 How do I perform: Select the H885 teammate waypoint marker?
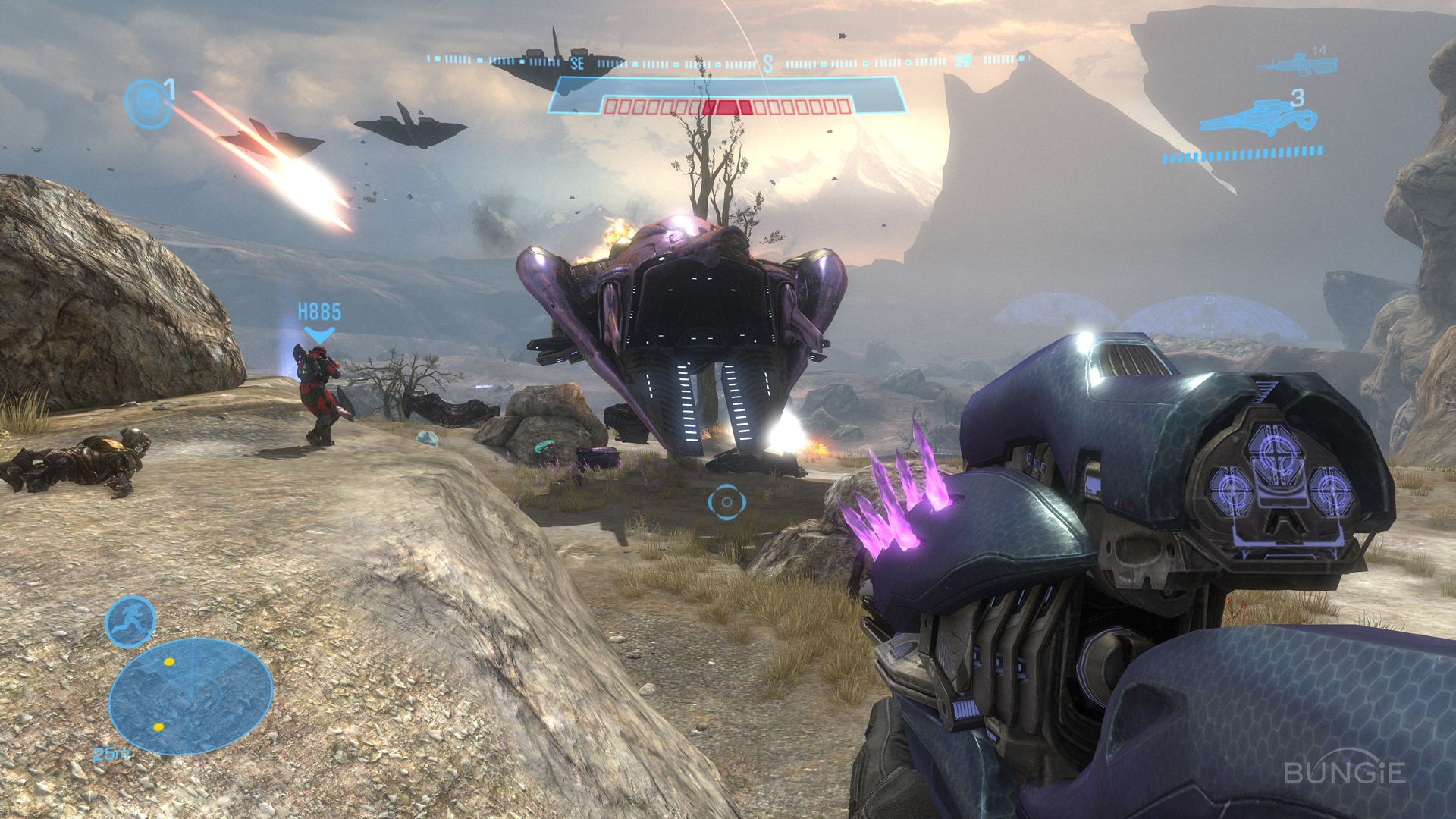pyautogui.click(x=319, y=322)
